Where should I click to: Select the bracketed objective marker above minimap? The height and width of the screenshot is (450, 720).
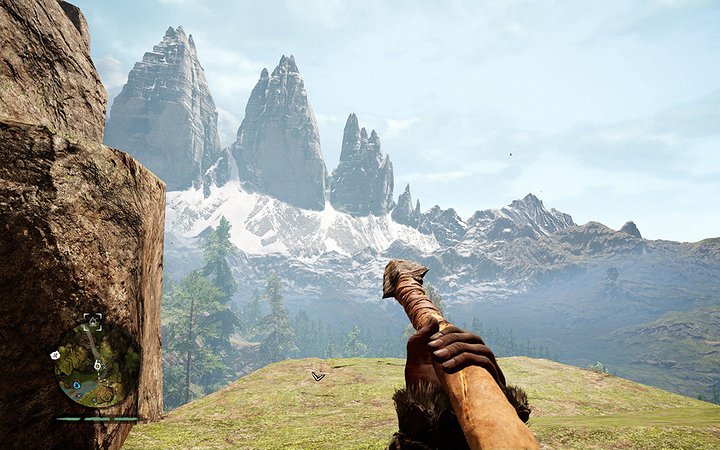93,321
